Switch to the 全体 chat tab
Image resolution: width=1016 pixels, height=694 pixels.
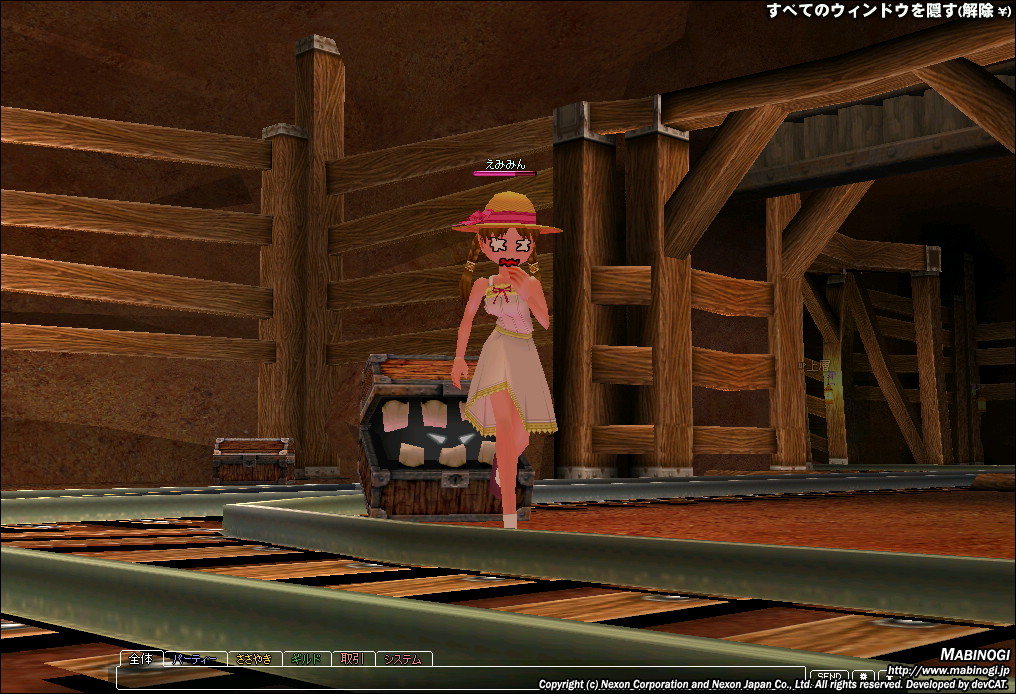[x=141, y=659]
